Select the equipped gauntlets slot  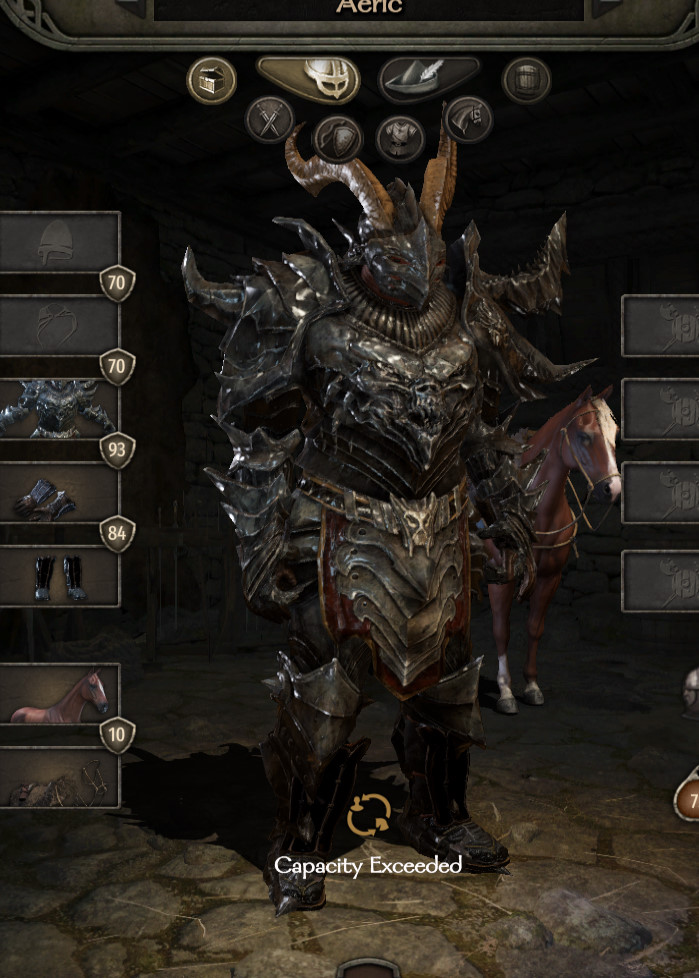58,493
